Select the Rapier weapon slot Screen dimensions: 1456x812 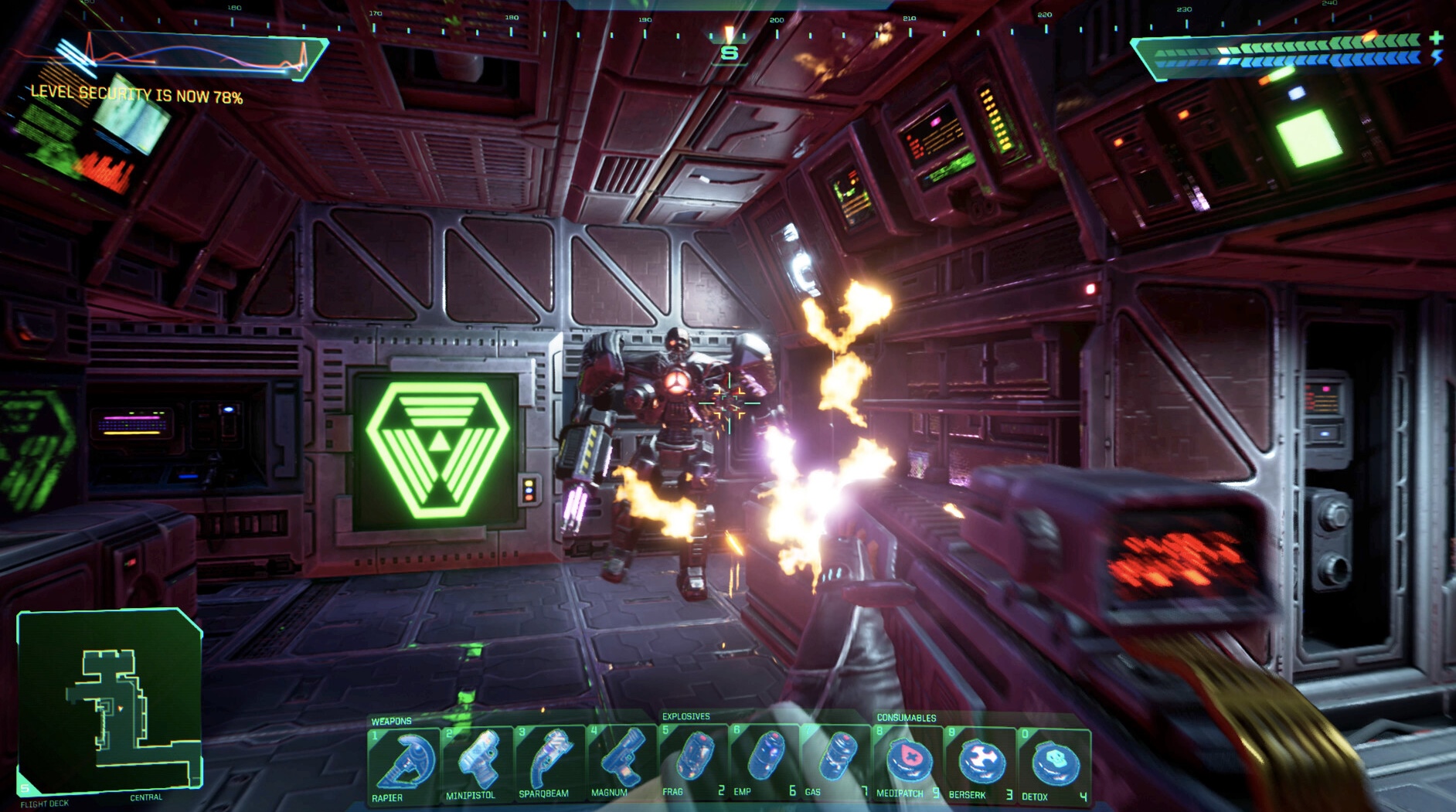point(404,764)
